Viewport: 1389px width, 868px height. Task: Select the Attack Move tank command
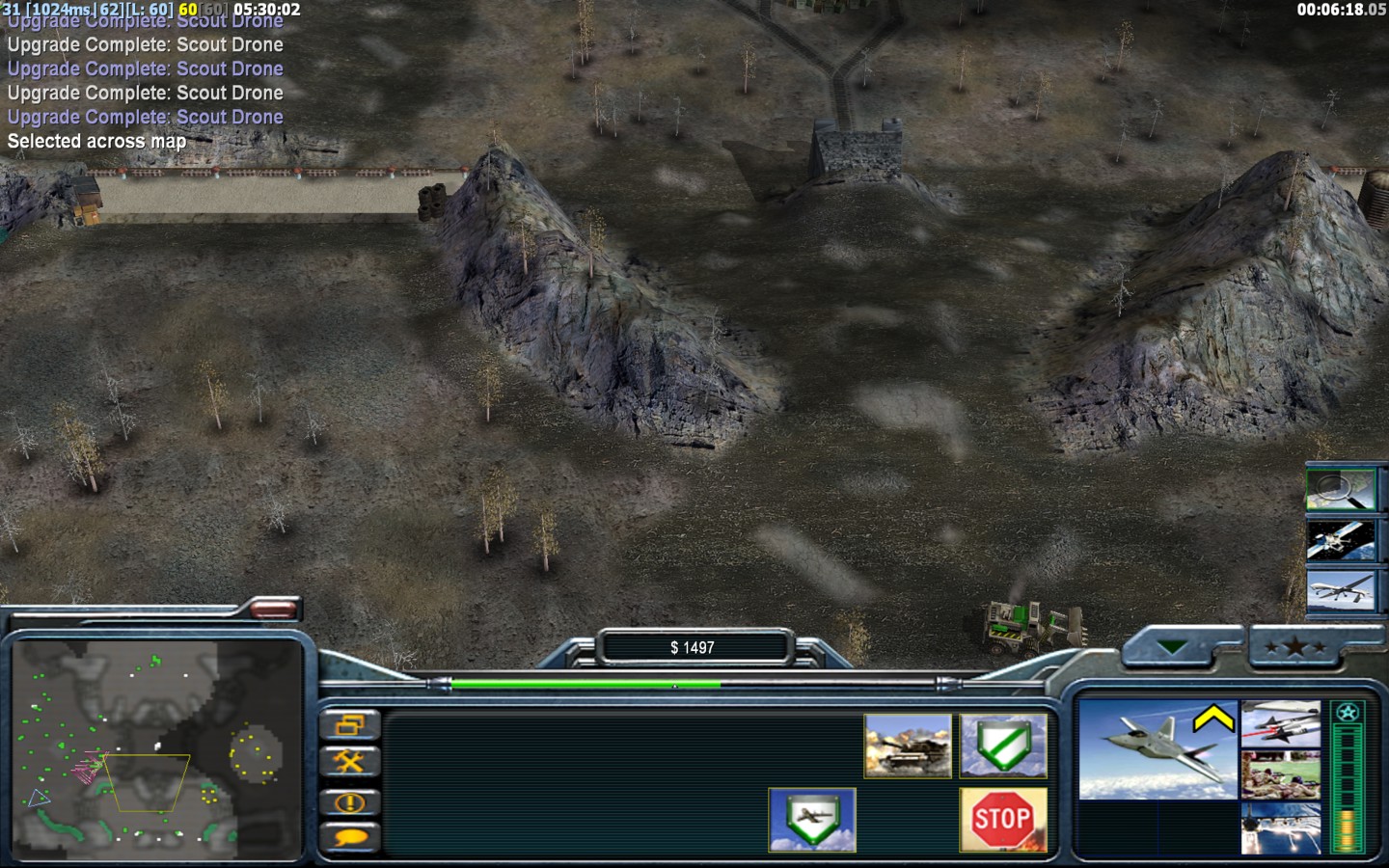pyautogui.click(x=908, y=746)
